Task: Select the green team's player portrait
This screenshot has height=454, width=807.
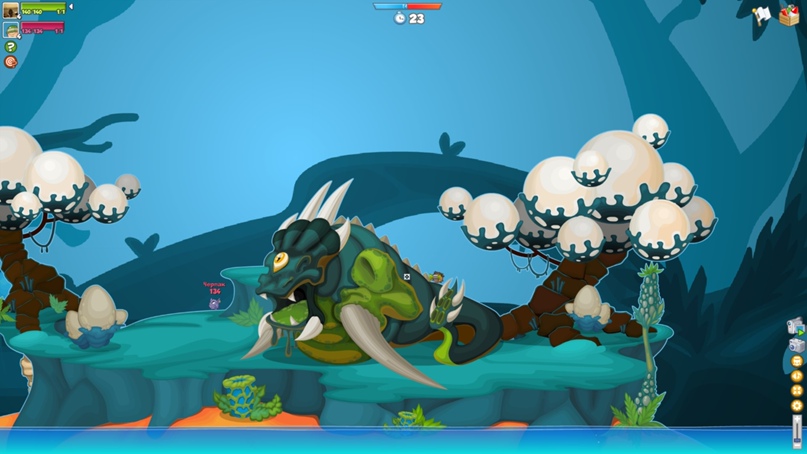Action: pyautogui.click(x=11, y=11)
